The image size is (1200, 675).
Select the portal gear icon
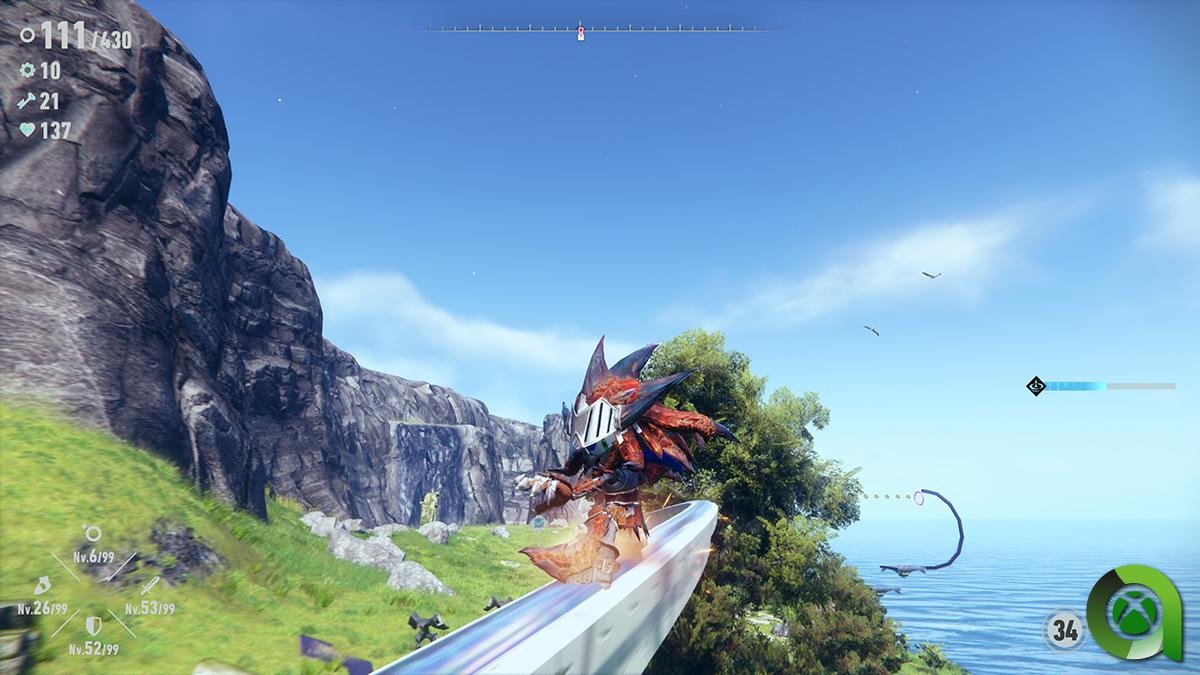27,71
